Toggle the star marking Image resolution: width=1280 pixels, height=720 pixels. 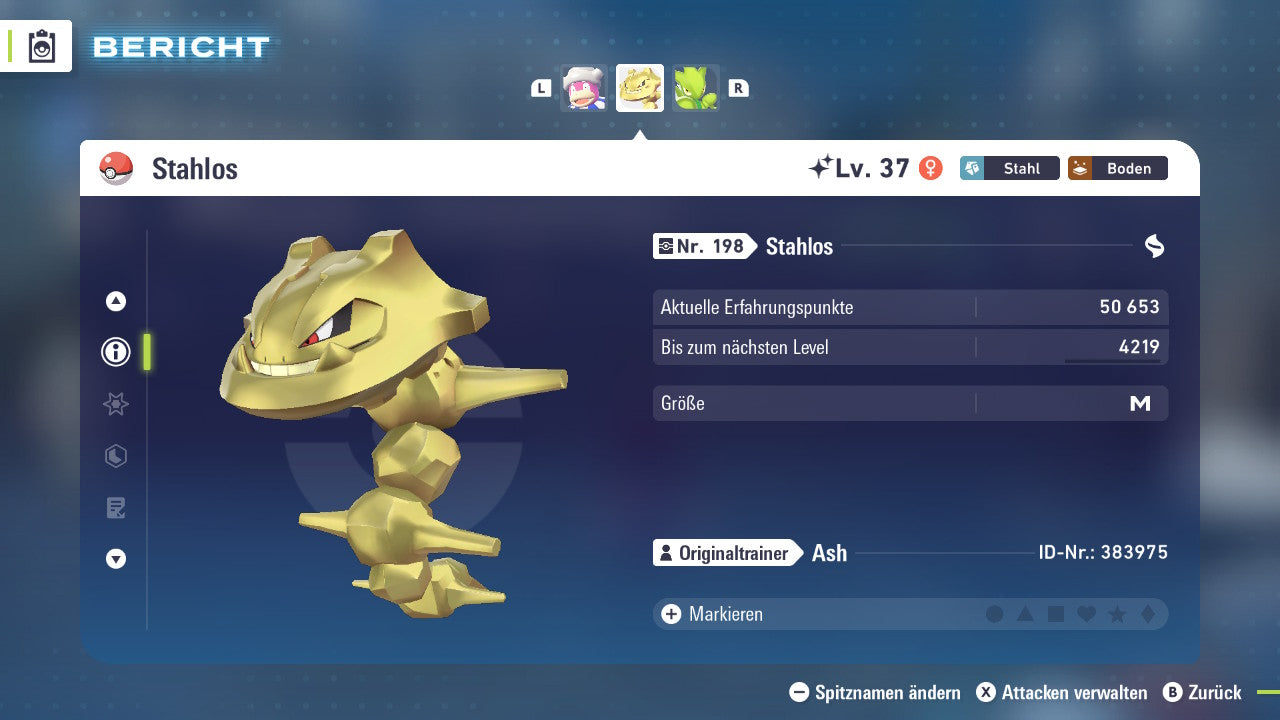tap(1117, 614)
